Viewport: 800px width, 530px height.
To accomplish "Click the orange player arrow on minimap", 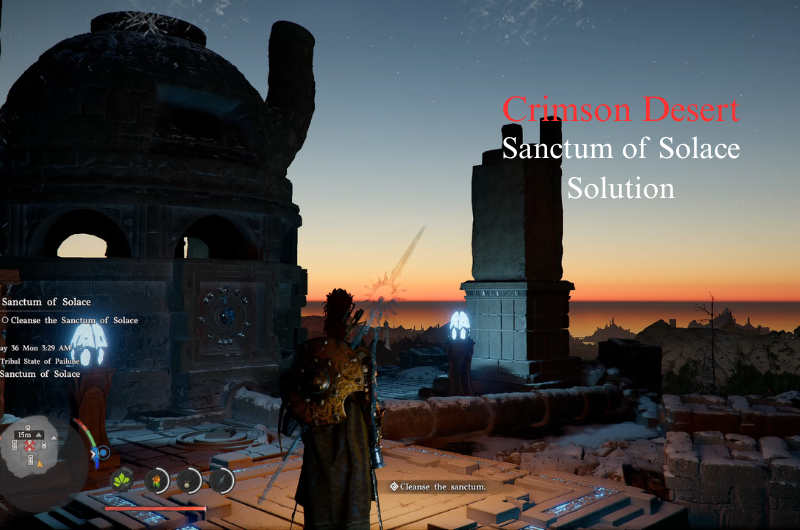I will click(40, 464).
